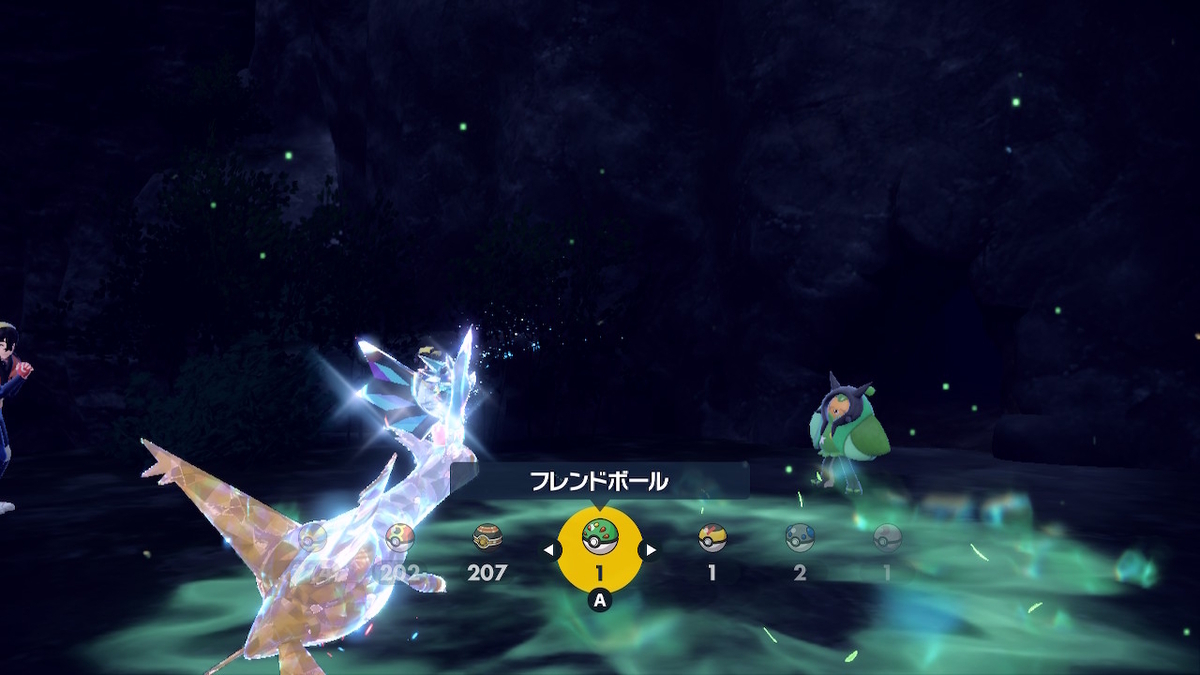Screen dimensions: 1200x675
Task: Pick the red and yellow ball with 202 count
Action: [400, 538]
